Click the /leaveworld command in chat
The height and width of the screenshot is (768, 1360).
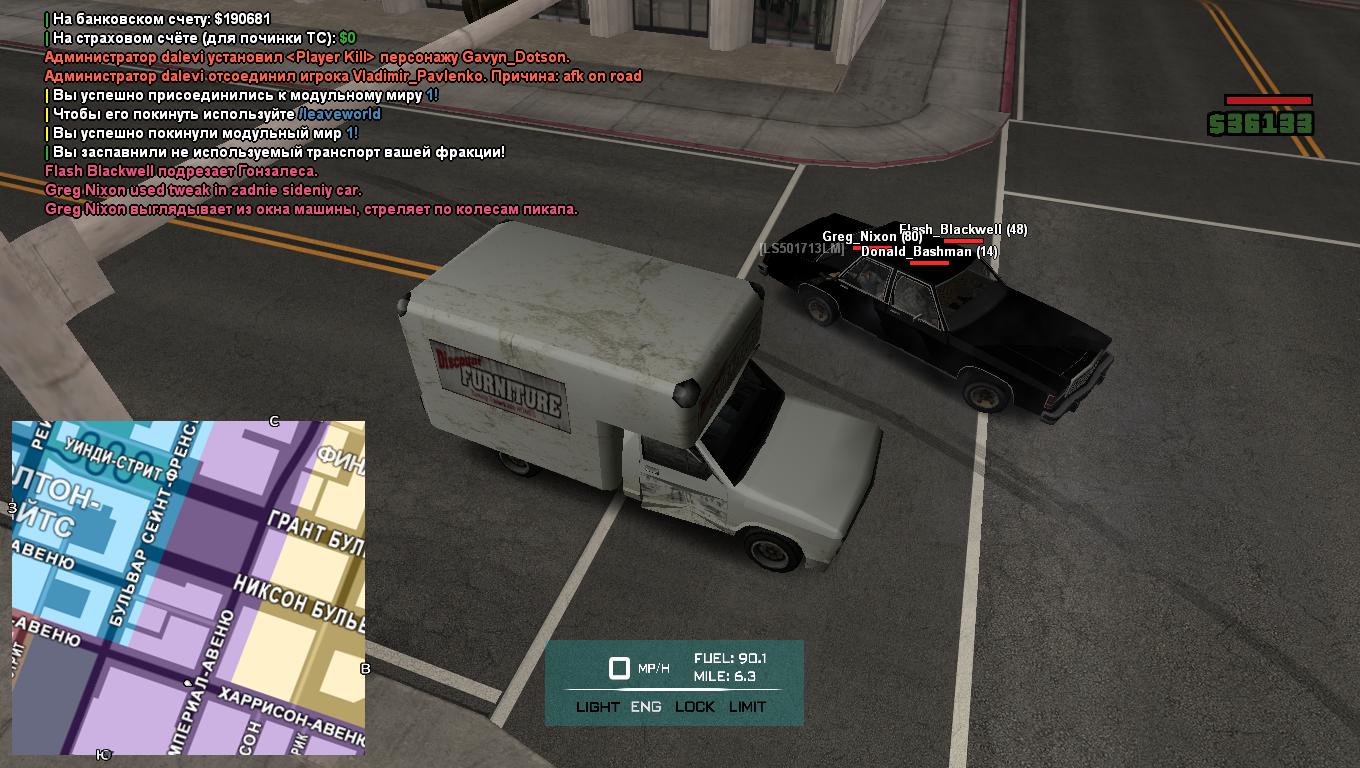click(340, 114)
